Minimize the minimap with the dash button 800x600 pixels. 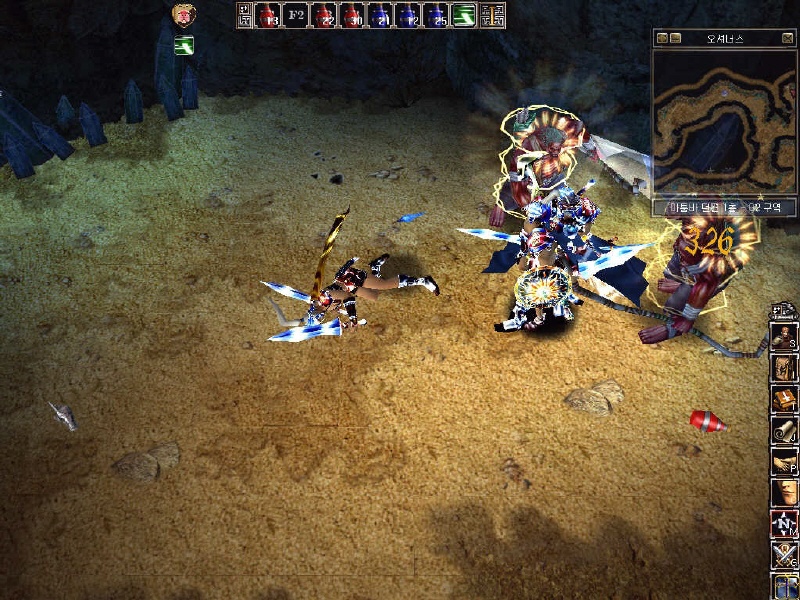click(676, 38)
